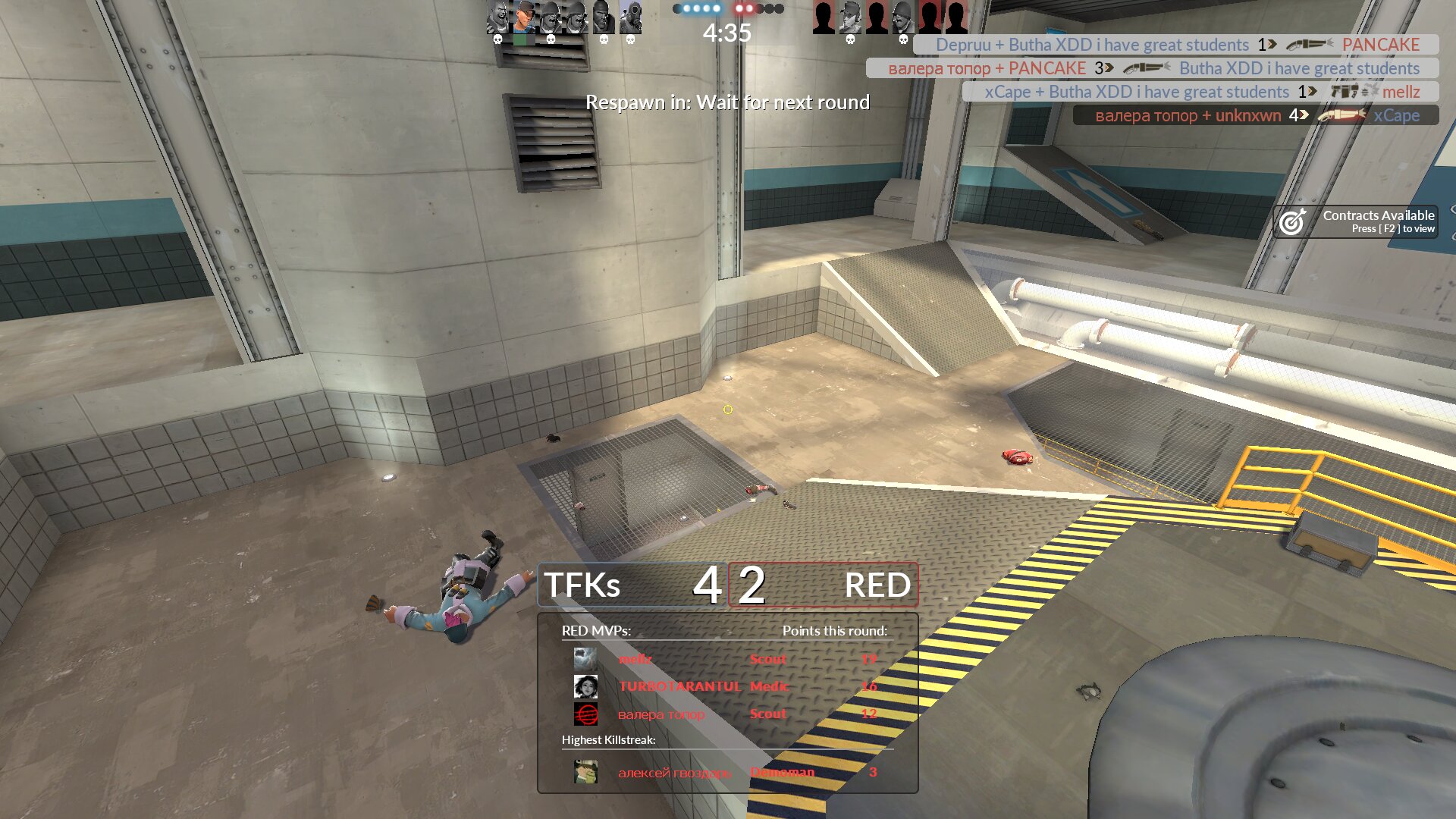Select TURBOTARANTUL Medic MVP row

coord(726,686)
